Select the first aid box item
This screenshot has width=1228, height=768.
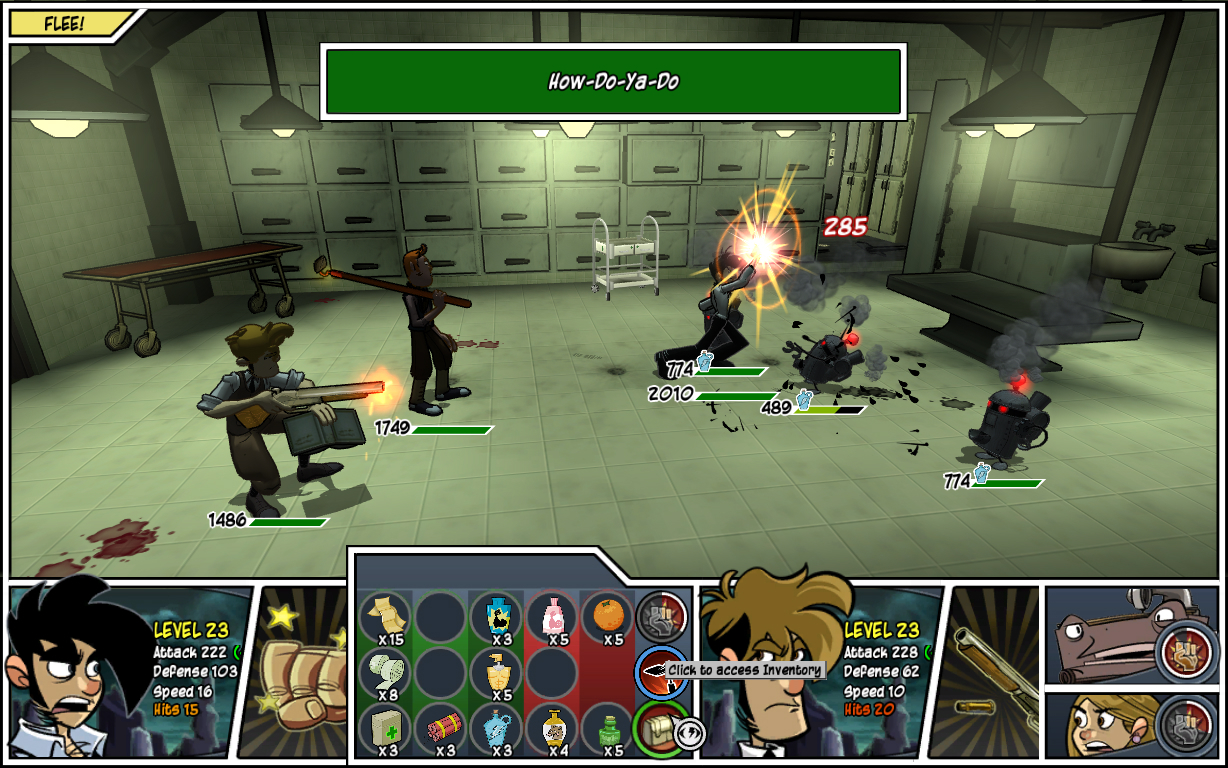coord(385,727)
